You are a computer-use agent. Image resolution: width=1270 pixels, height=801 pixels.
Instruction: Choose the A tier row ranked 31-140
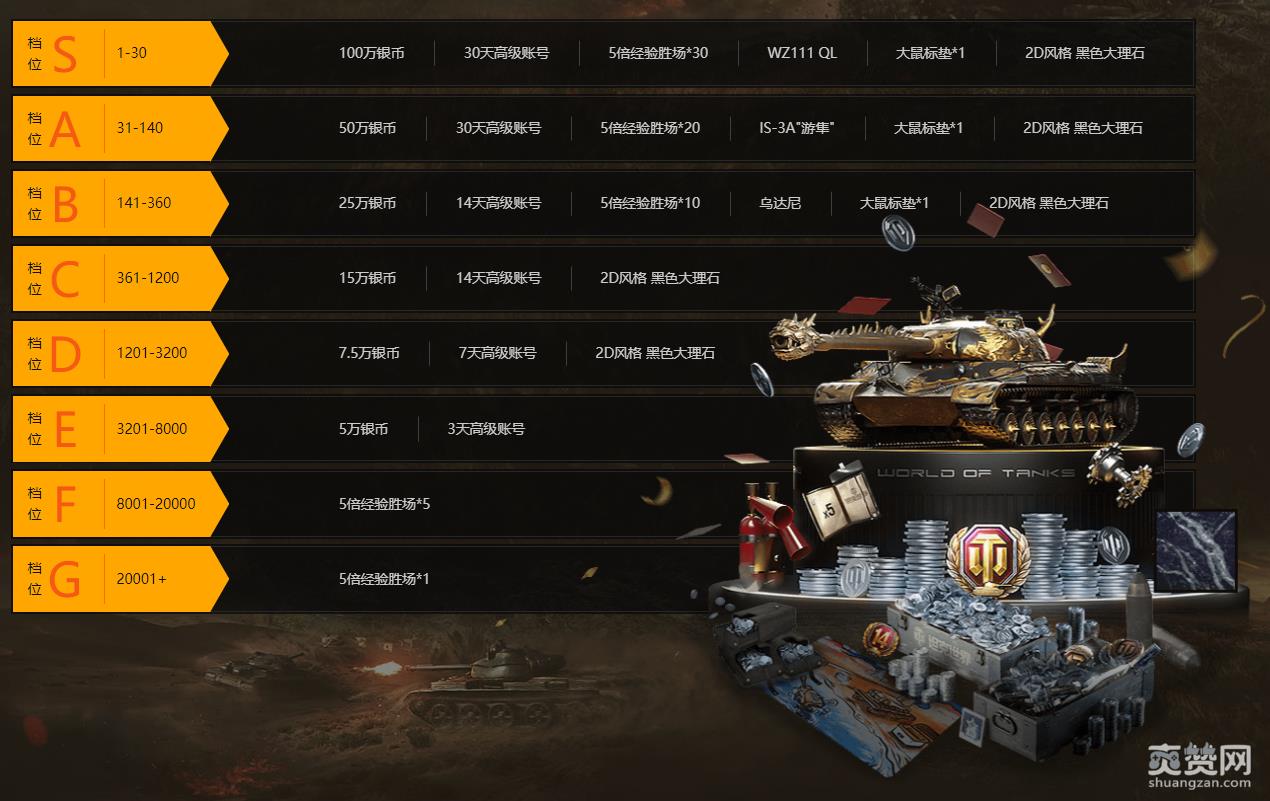(x=120, y=128)
